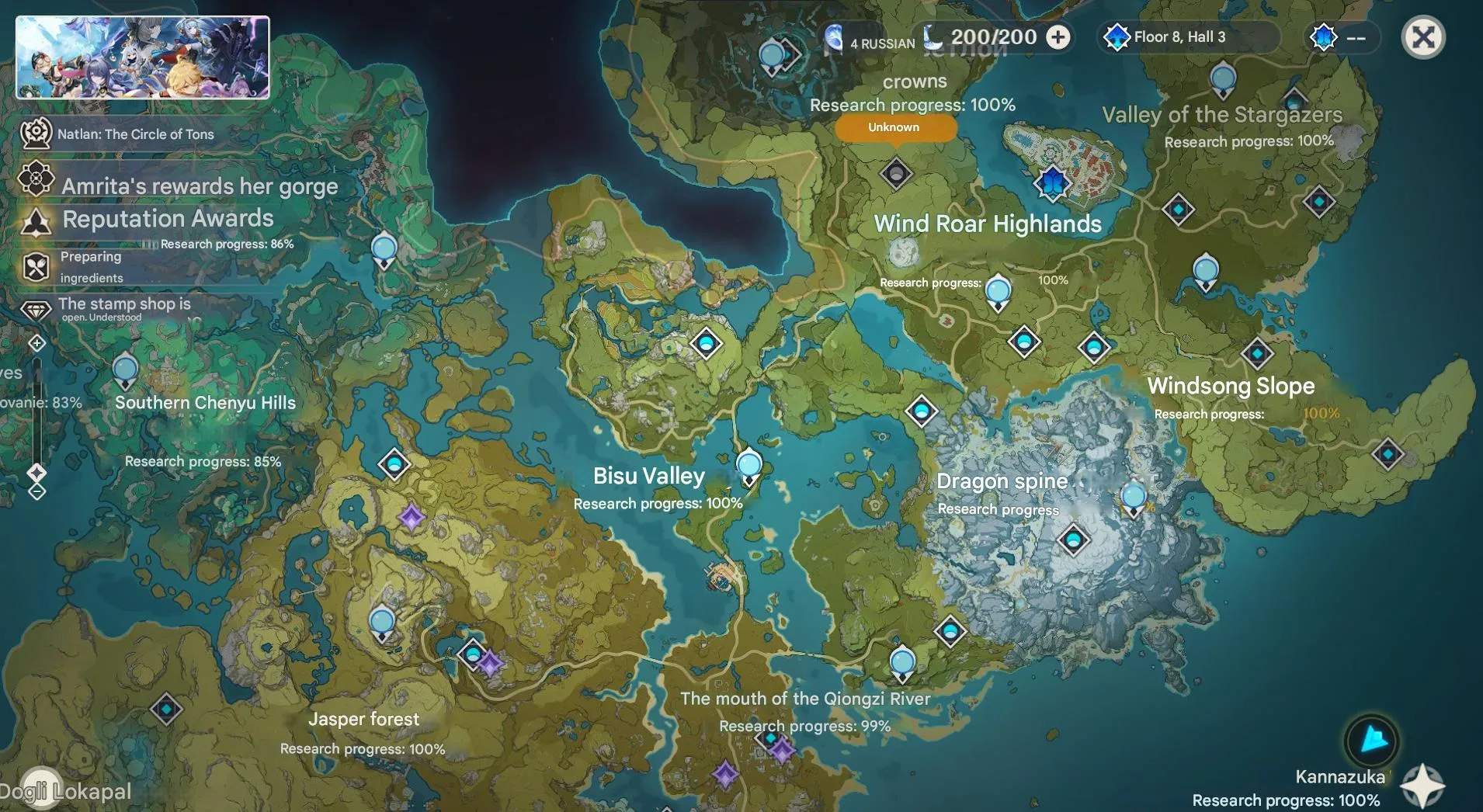
Task: Zoom out using the map minus button
Action: click(37, 491)
